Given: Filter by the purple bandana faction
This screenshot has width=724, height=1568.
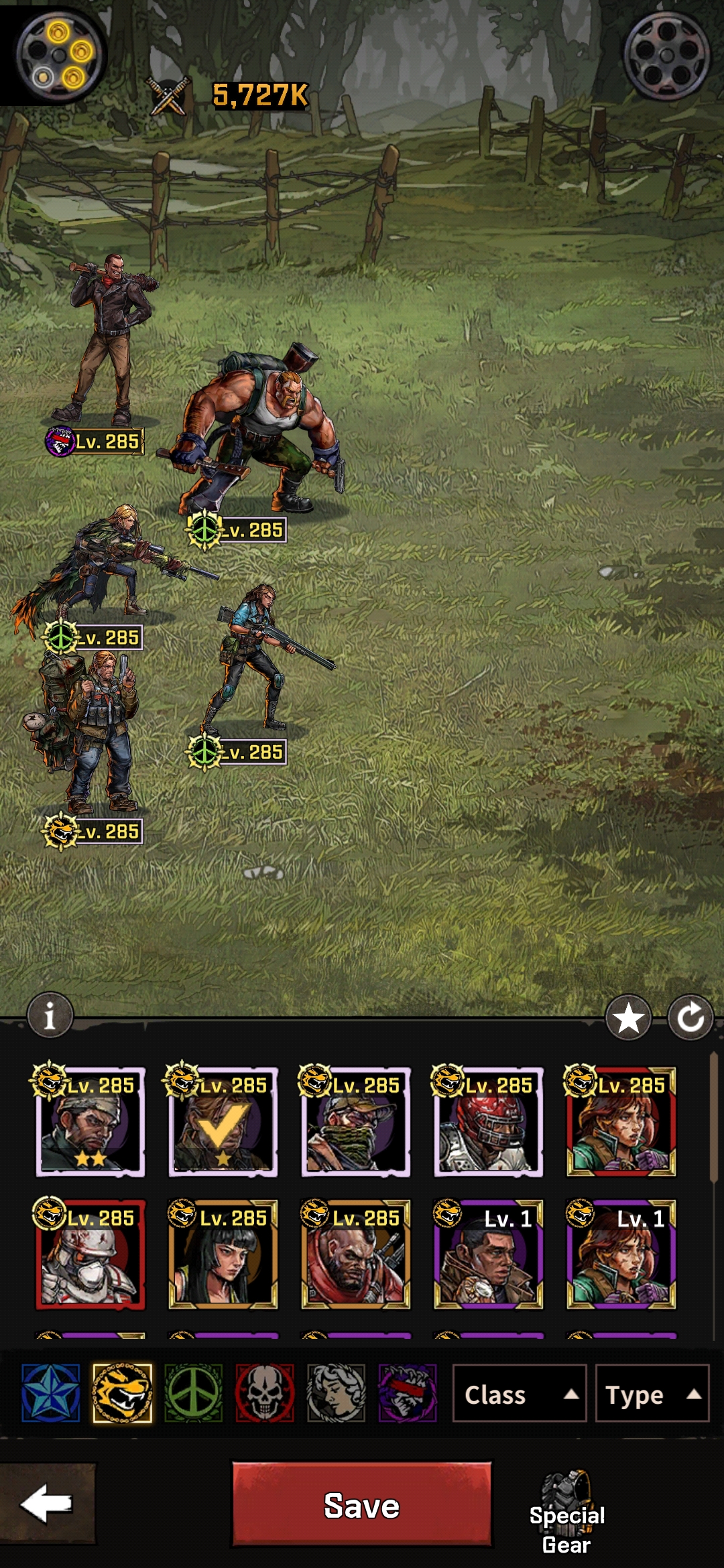Looking at the screenshot, I should (x=408, y=1394).
